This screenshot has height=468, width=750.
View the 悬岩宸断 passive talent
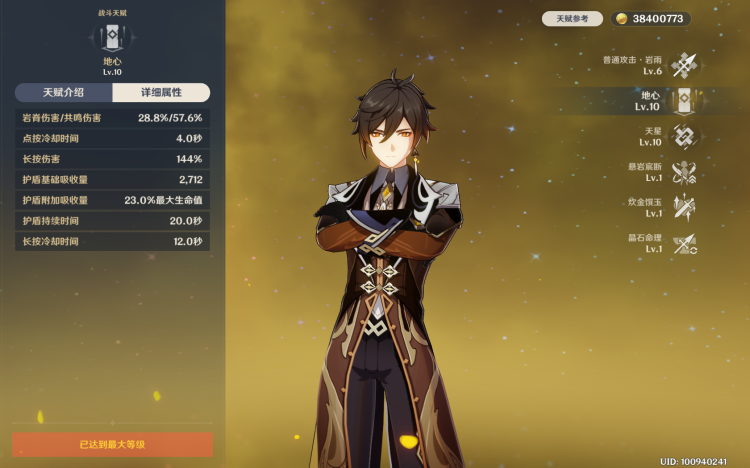(x=684, y=173)
